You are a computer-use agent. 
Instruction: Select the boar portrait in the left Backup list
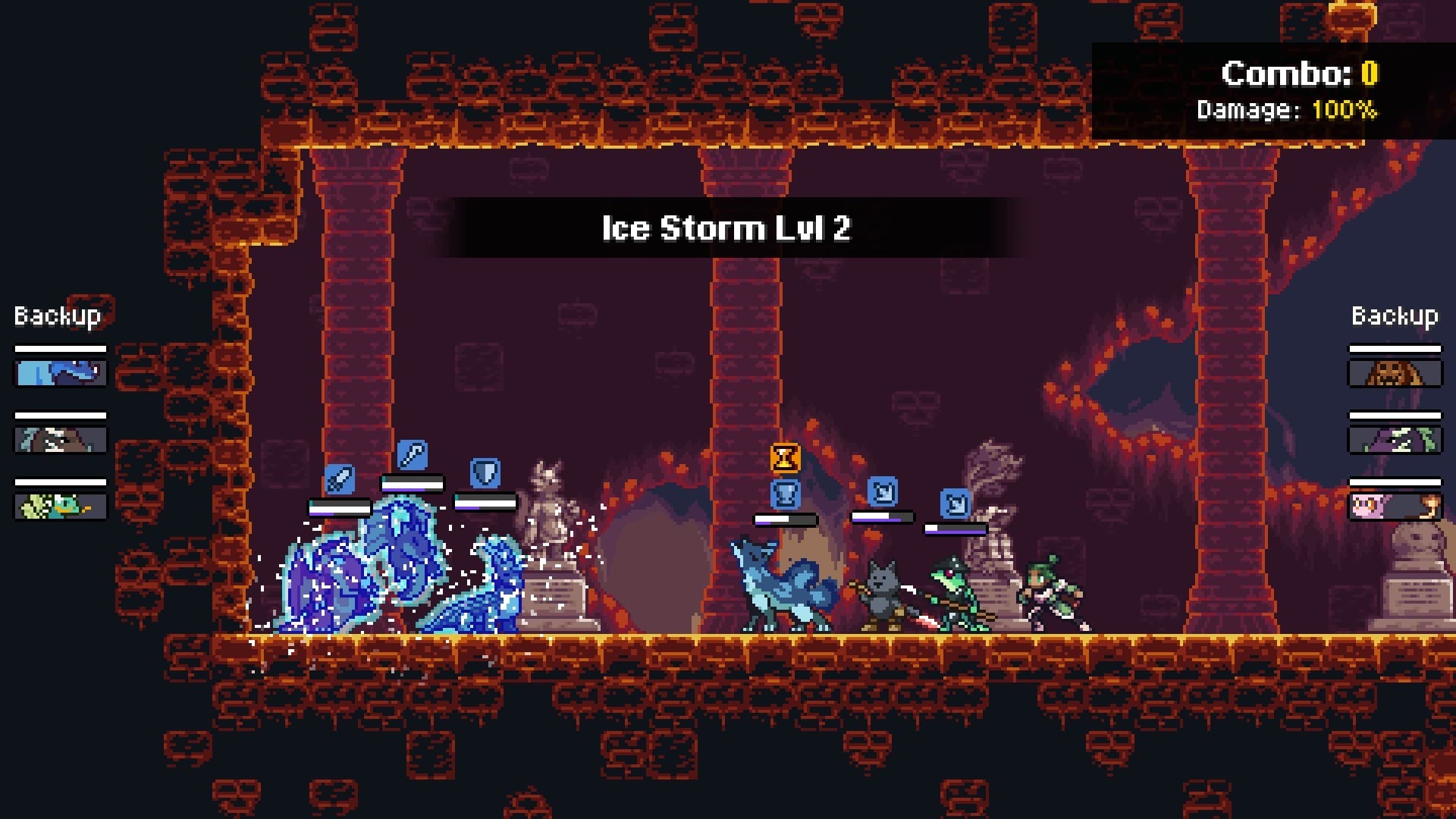[59, 440]
